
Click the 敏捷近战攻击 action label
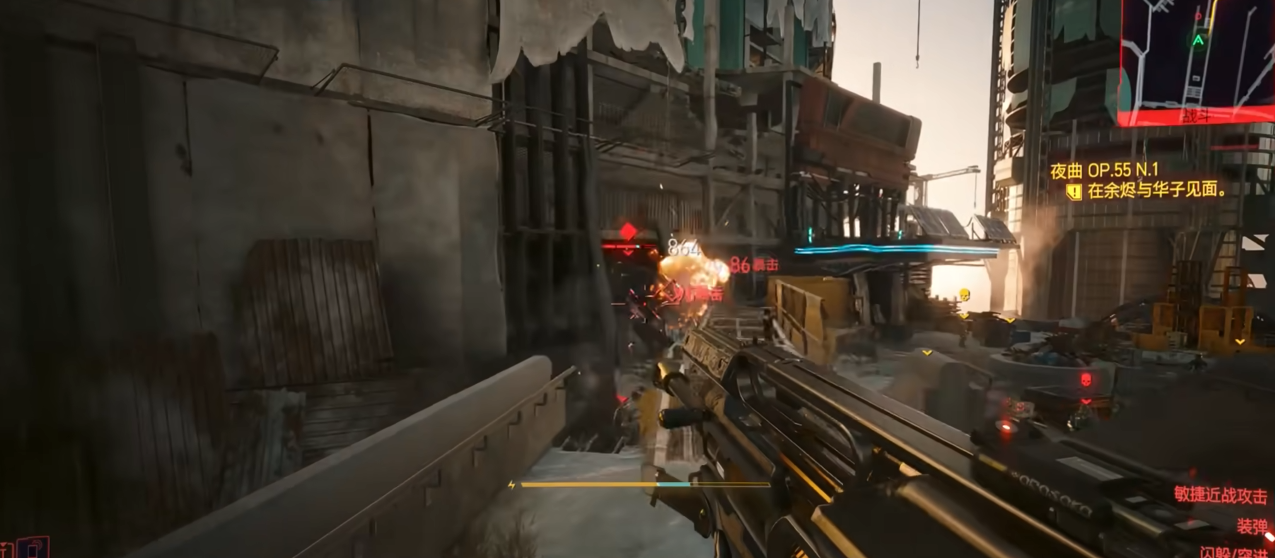pos(1220,495)
